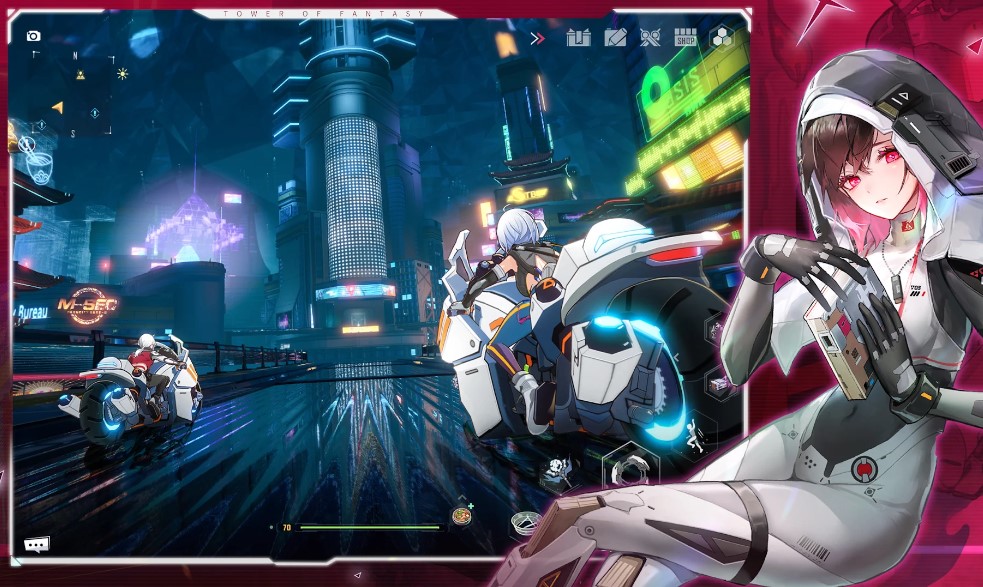The image size is (983, 587).
Task: Trigger the skill icon left of attack
Action: pyautogui.click(x=557, y=468)
